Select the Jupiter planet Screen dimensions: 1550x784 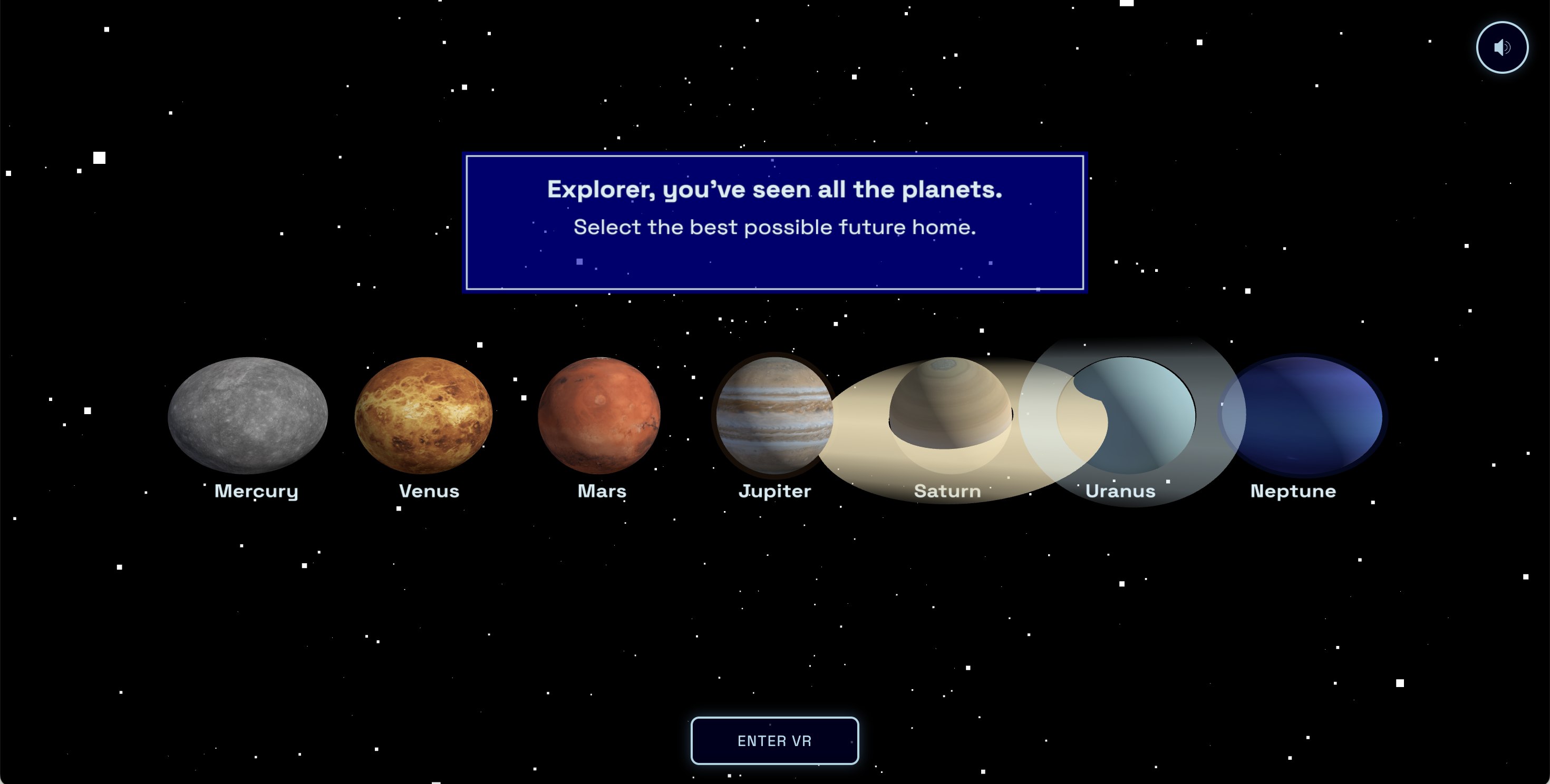(774, 415)
